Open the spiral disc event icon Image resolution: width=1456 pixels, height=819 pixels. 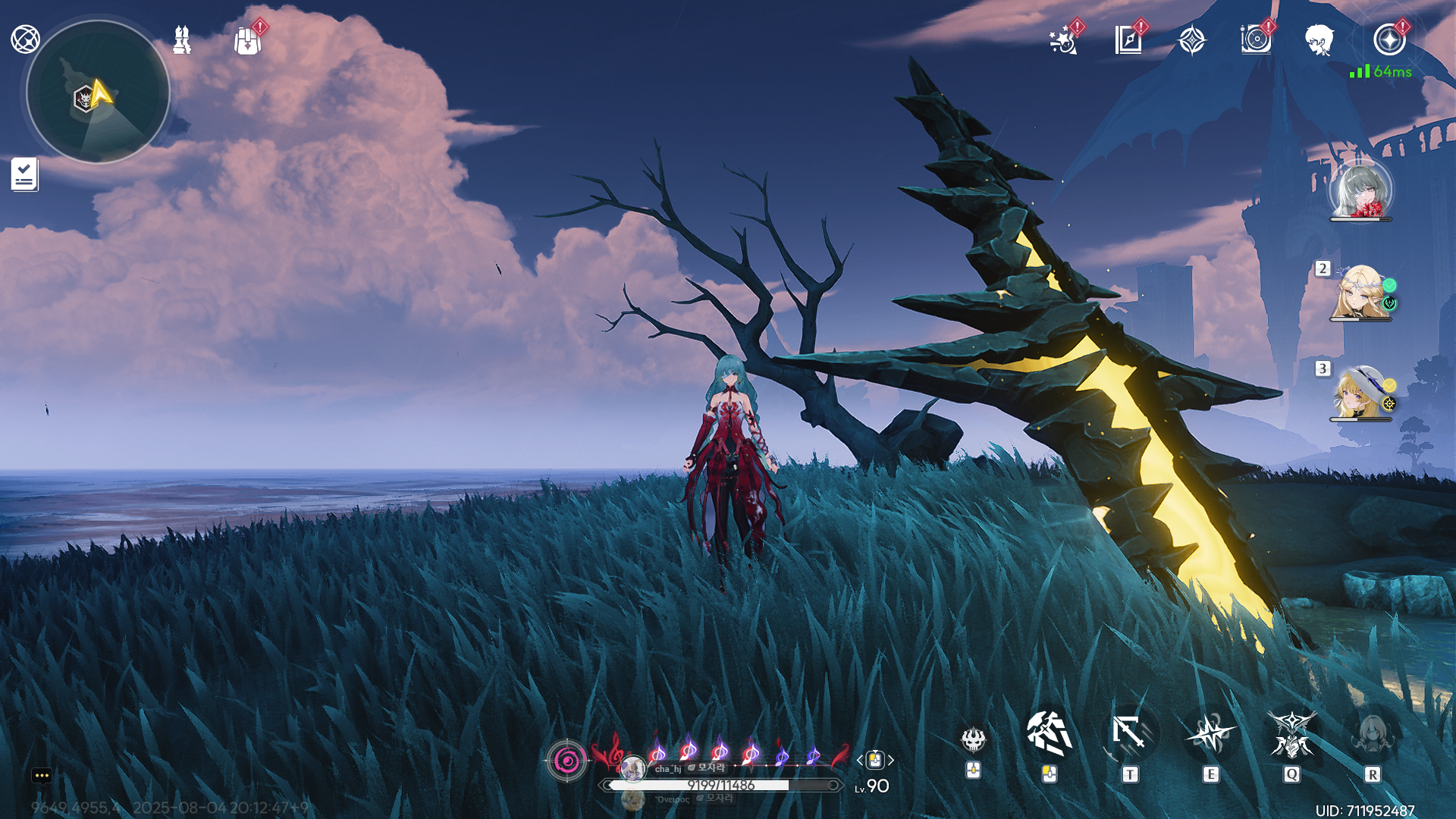click(1256, 39)
